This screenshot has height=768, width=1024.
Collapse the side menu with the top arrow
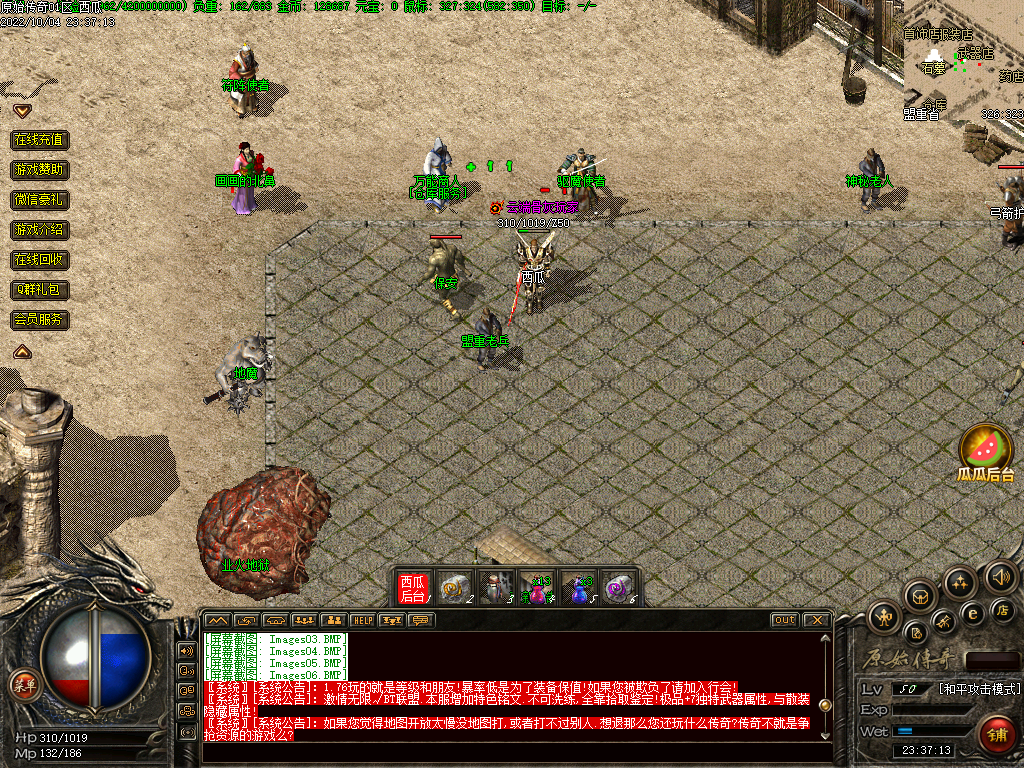point(22,111)
